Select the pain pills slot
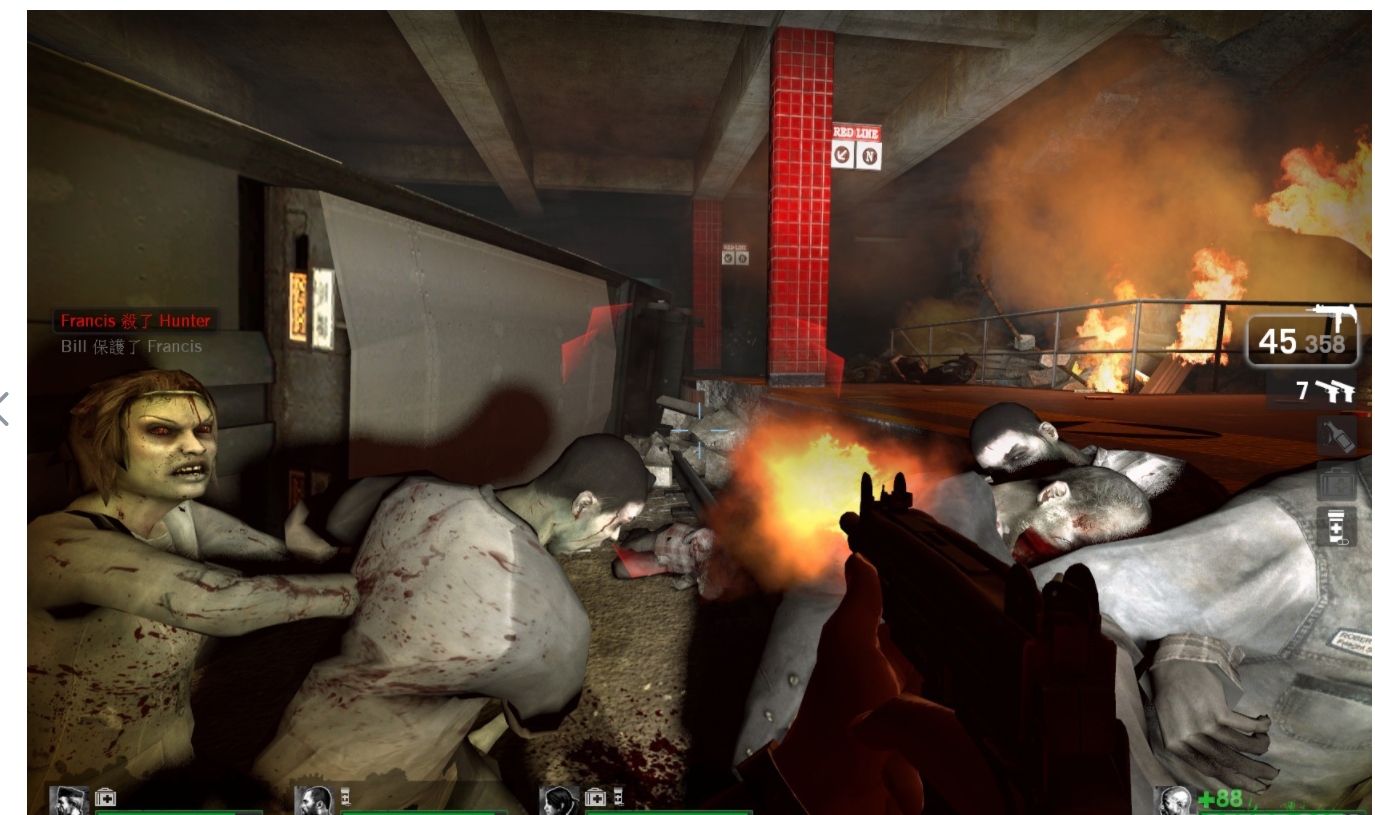1375x815 pixels. pos(1336,526)
